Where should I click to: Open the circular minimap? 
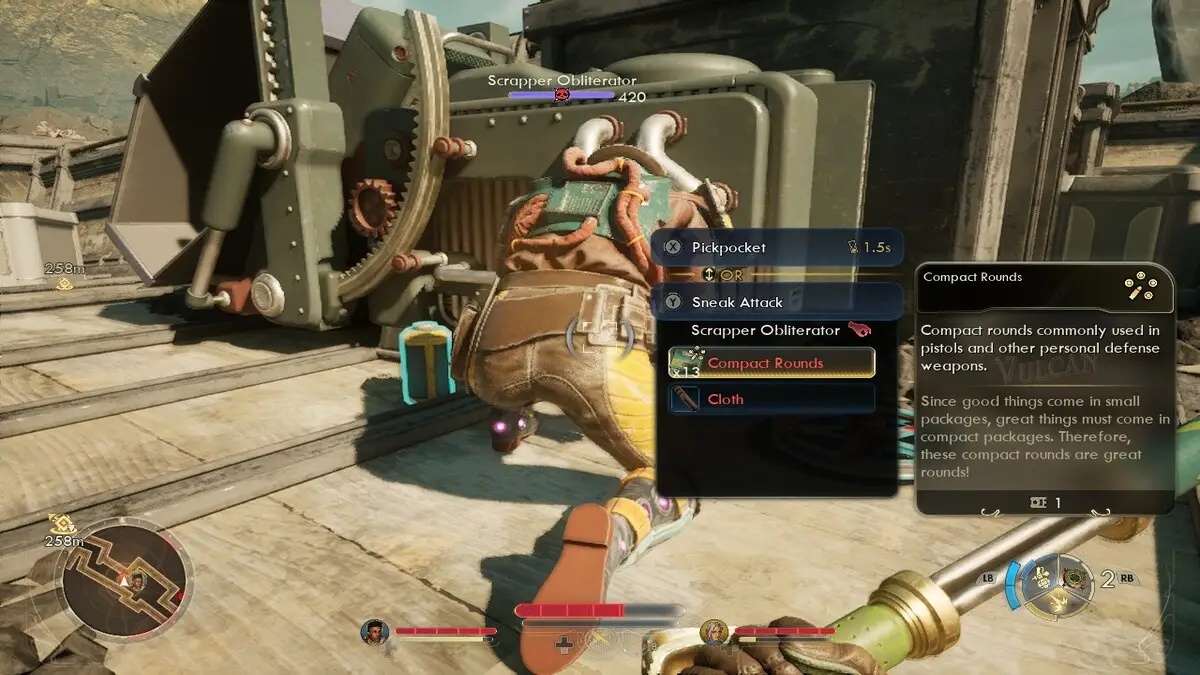[x=124, y=578]
